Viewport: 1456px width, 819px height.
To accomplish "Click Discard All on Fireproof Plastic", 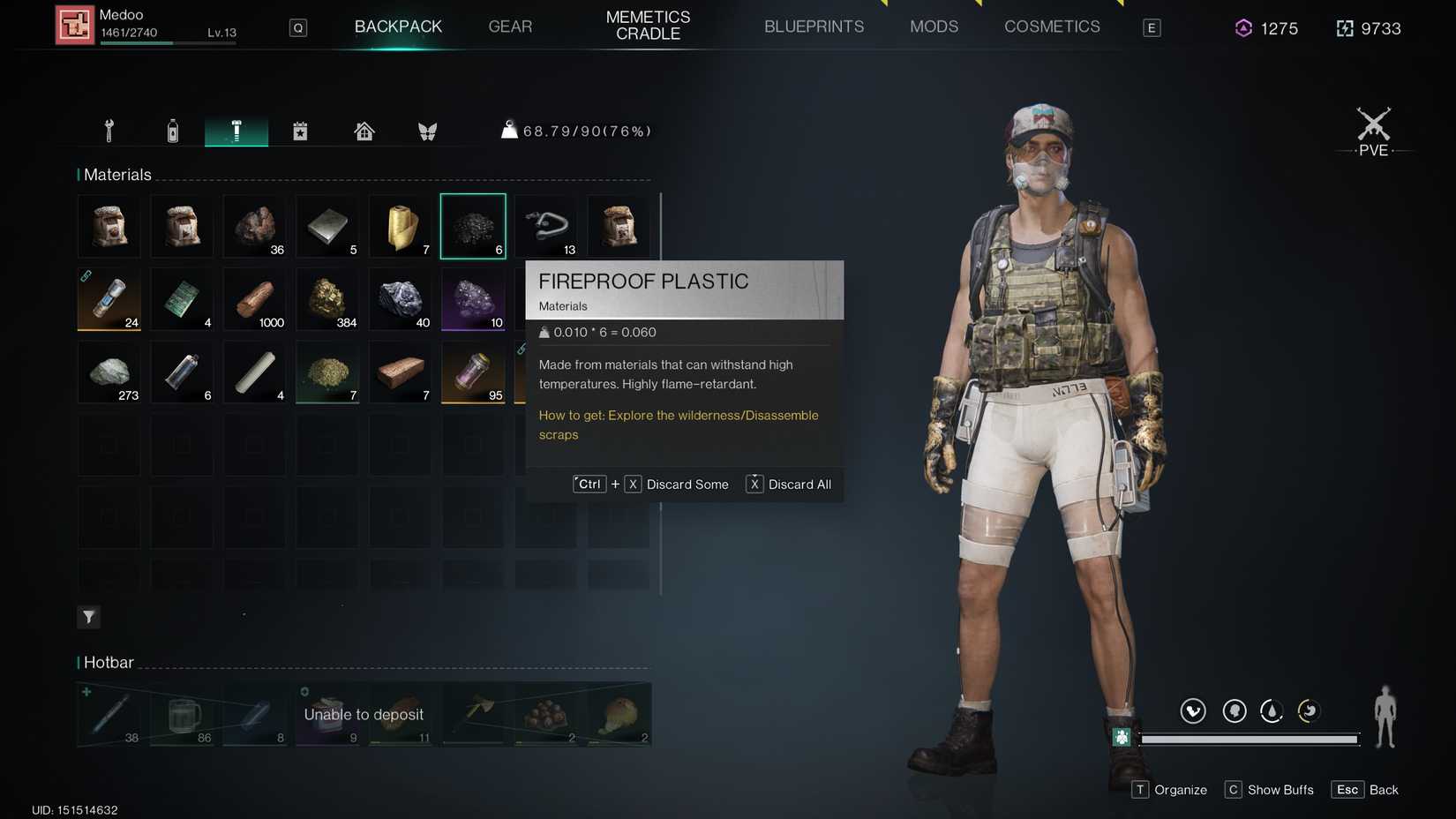I will [788, 484].
